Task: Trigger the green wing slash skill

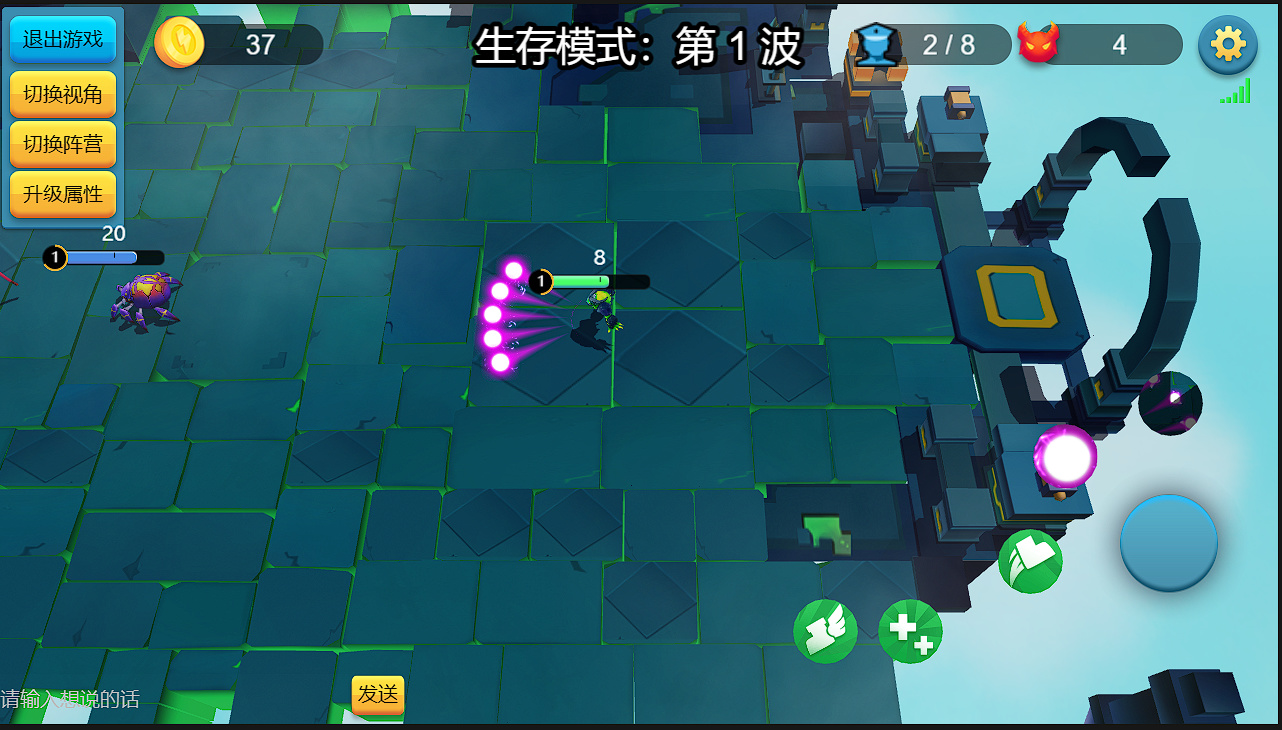Action: point(1030,561)
